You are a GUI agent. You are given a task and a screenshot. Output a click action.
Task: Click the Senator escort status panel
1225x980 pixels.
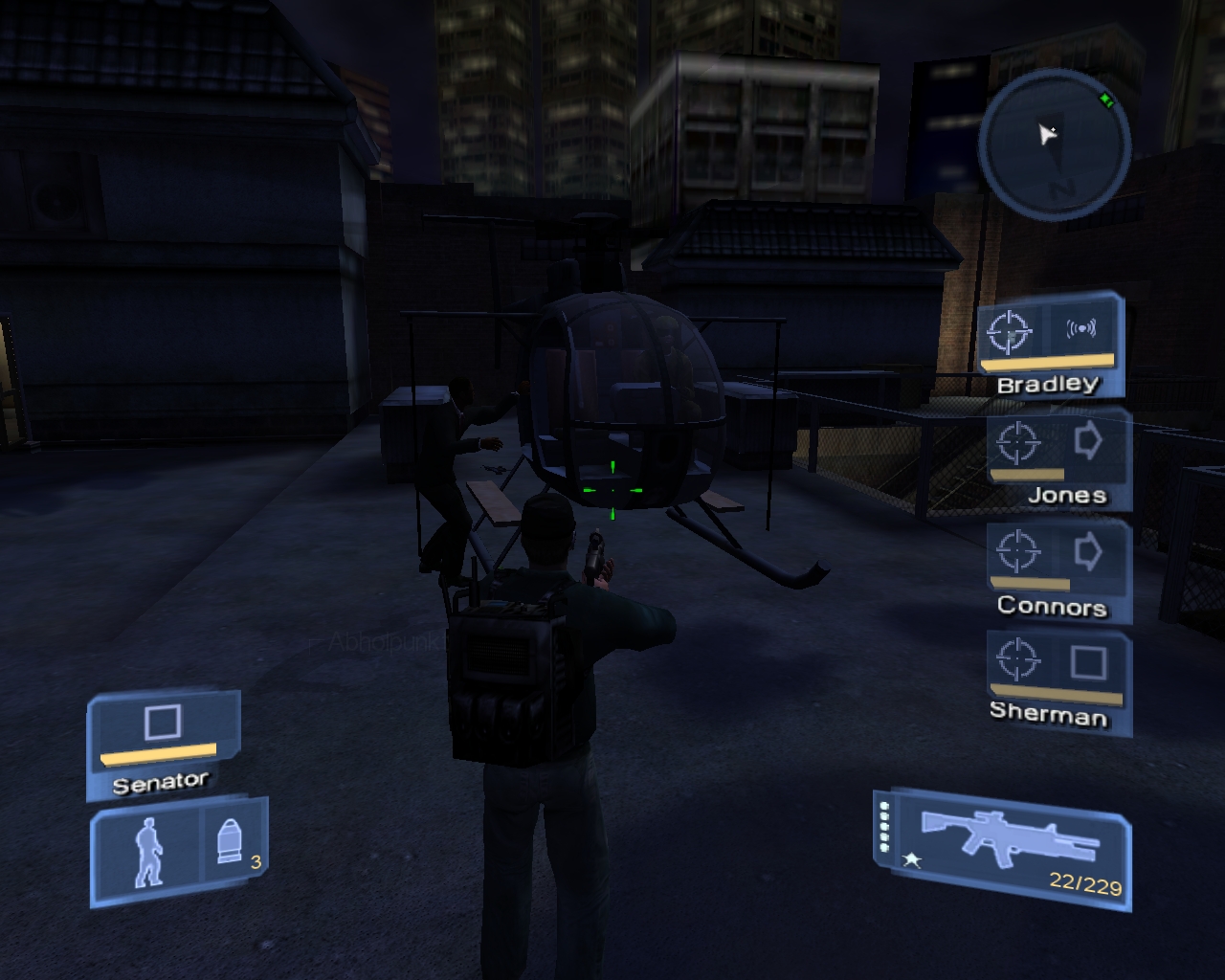[x=162, y=745]
